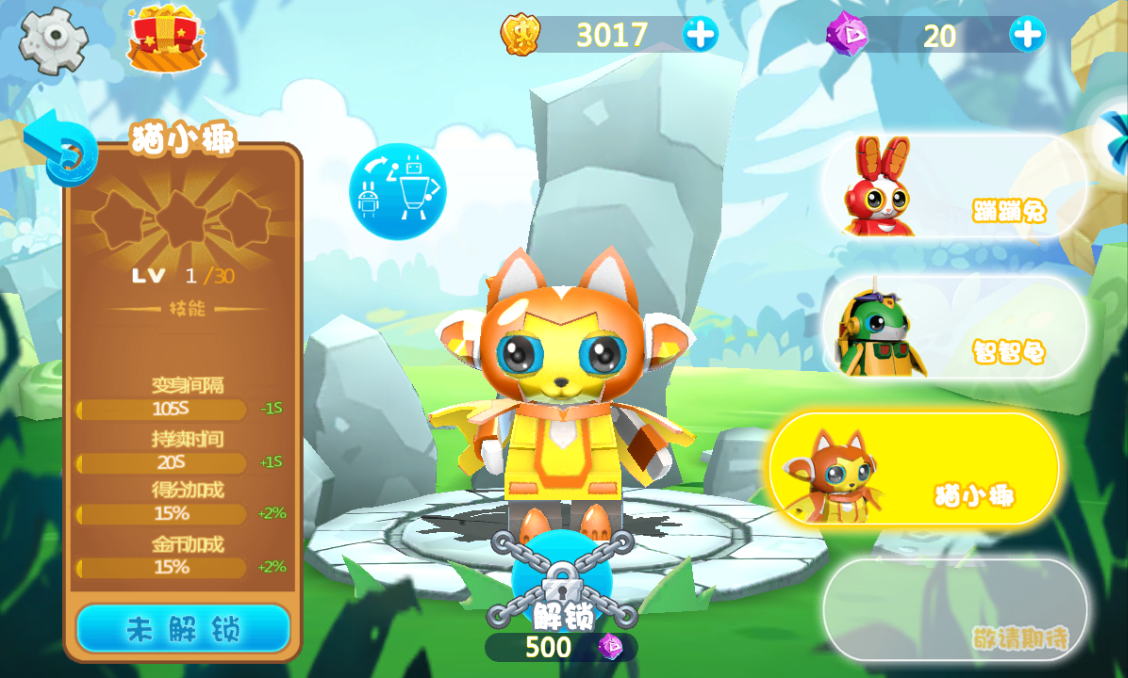Select the red rabbit character 蹦蹦兔
The image size is (1128, 678).
953,187
